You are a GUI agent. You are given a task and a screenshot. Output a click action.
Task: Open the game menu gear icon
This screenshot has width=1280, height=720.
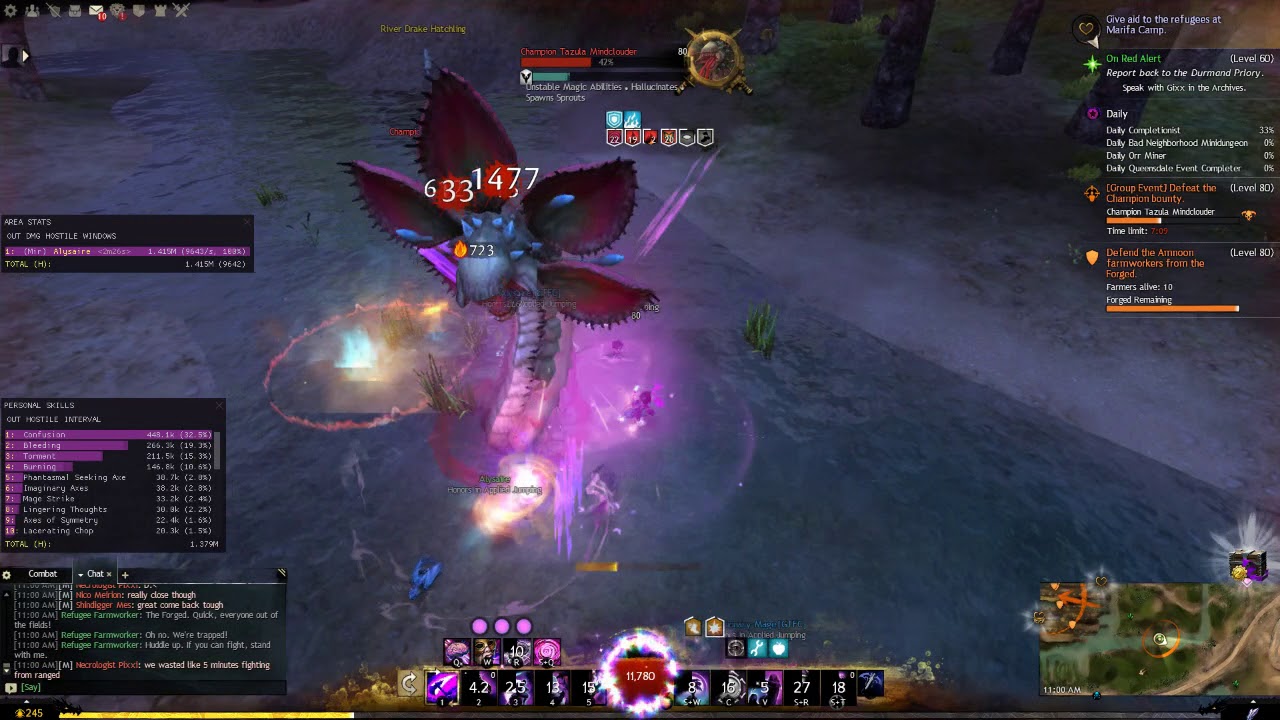click(11, 11)
